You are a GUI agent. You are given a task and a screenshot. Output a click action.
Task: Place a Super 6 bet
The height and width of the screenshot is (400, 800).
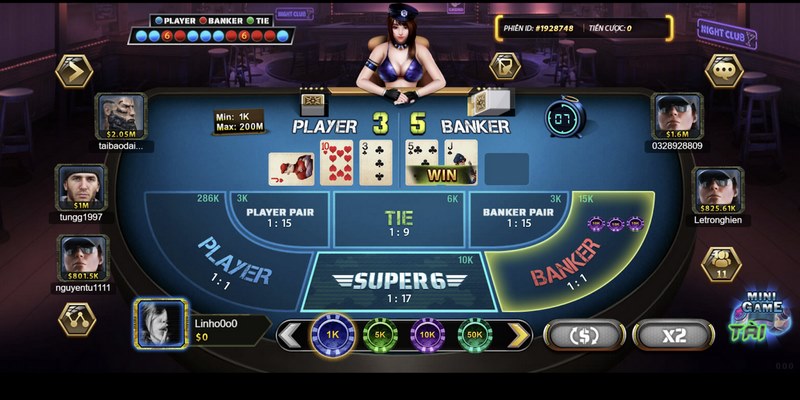pos(398,282)
